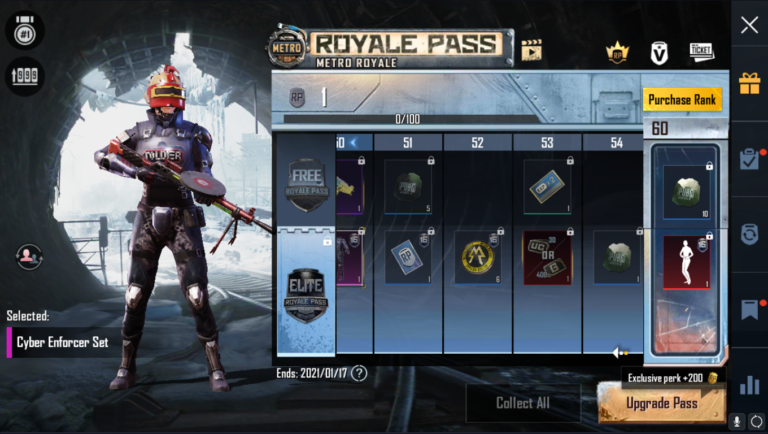Open the number one medal icon
The width and height of the screenshot is (768, 434).
pyautogui.click(x=24, y=30)
